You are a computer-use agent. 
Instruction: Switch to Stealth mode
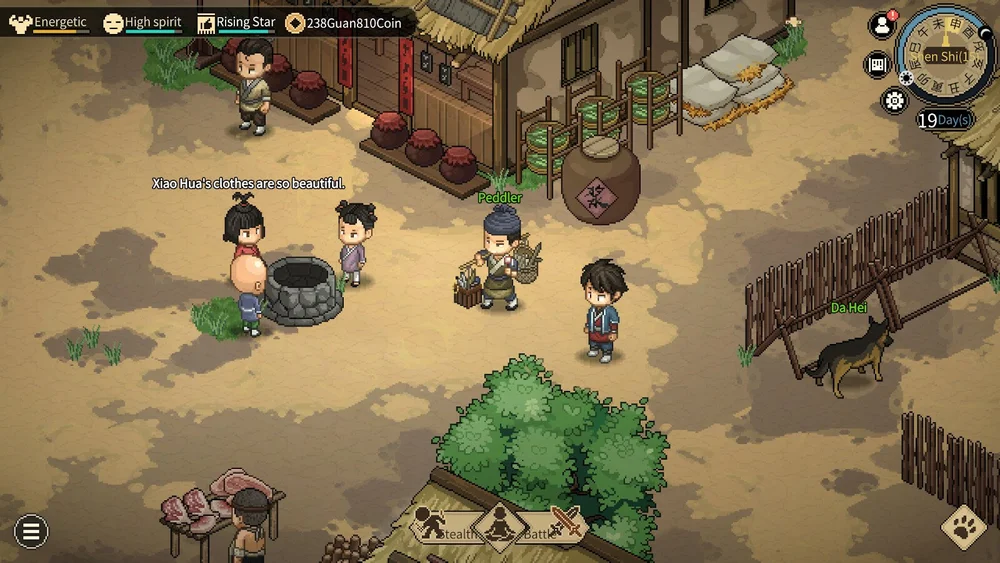442,526
